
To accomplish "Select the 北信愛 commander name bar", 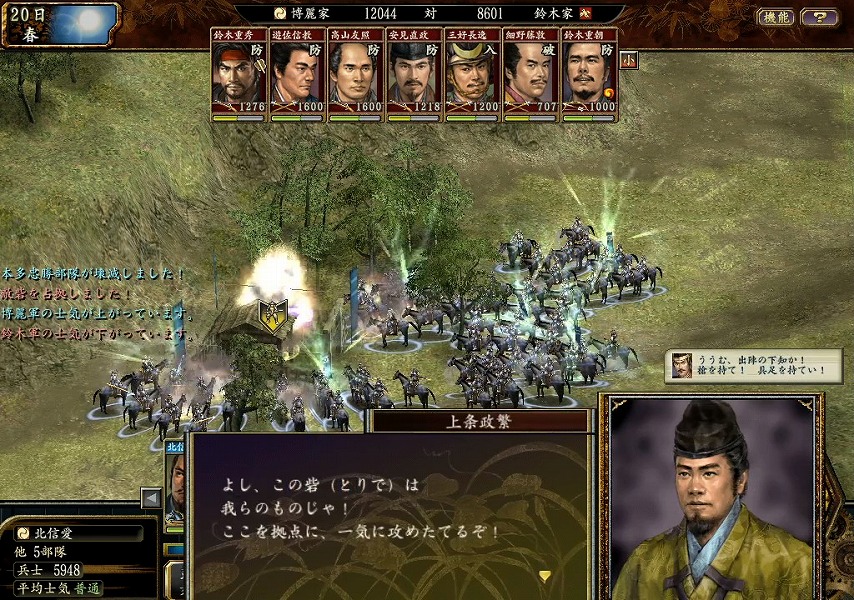I will point(80,533).
